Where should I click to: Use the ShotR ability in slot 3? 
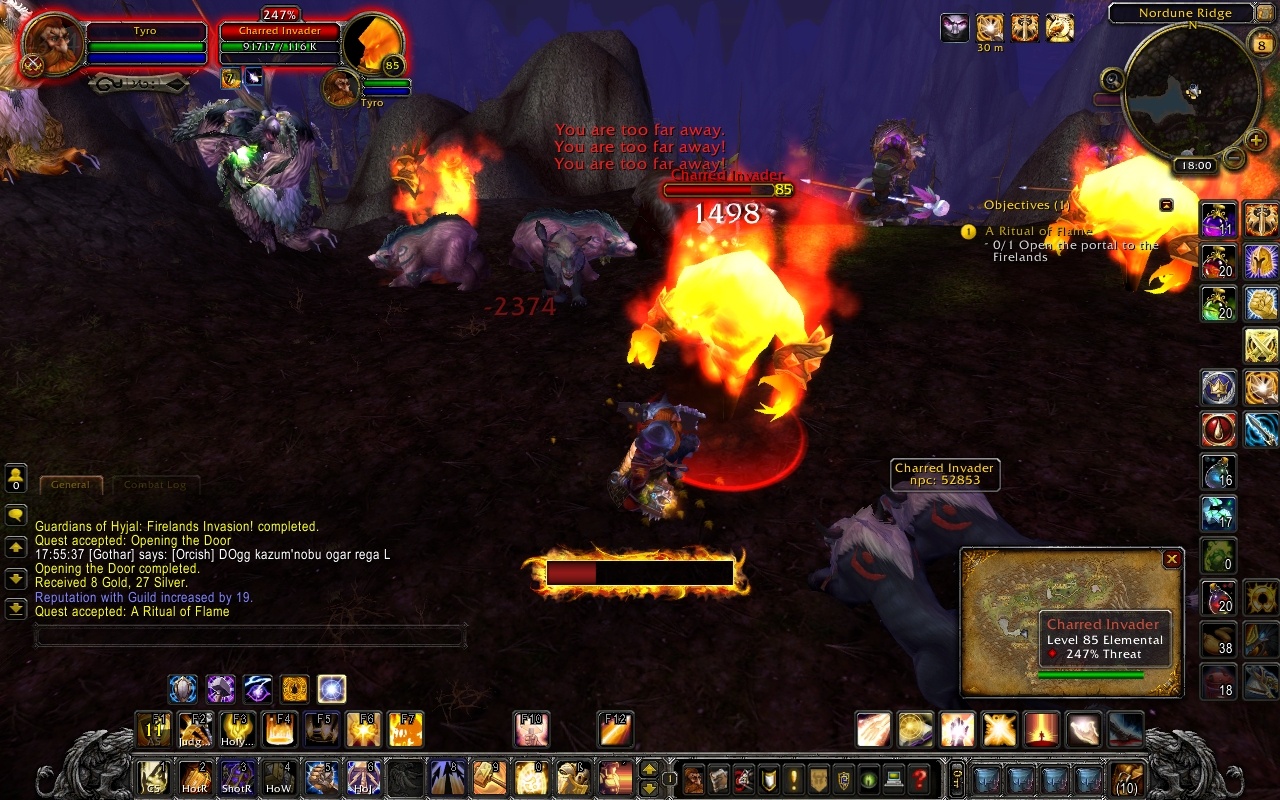coord(236,777)
